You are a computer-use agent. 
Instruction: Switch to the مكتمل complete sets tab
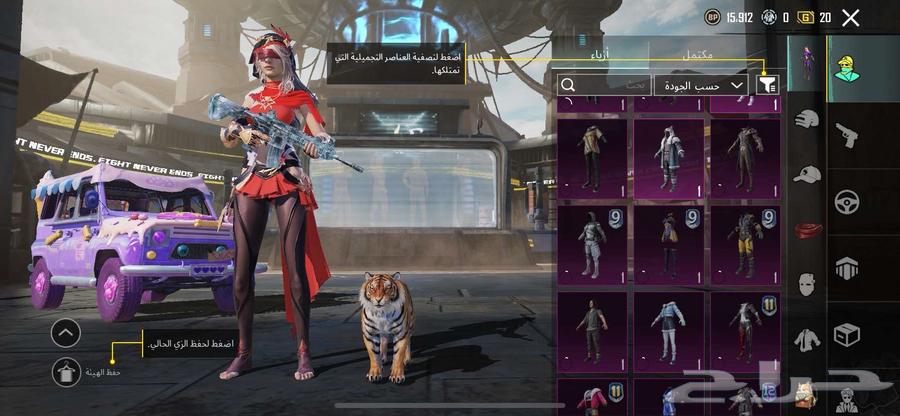click(x=700, y=53)
